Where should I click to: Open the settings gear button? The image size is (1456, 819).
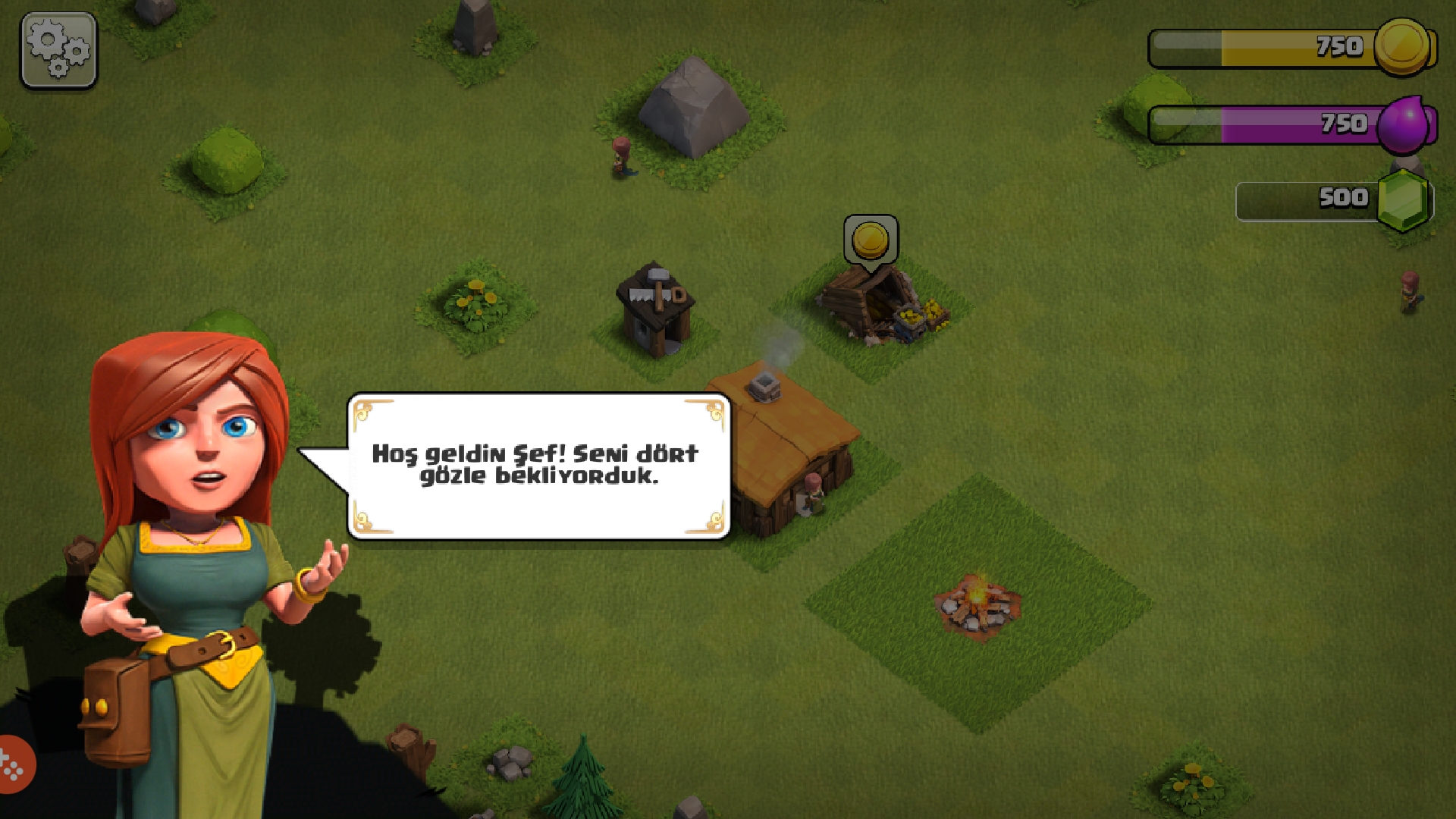click(58, 50)
